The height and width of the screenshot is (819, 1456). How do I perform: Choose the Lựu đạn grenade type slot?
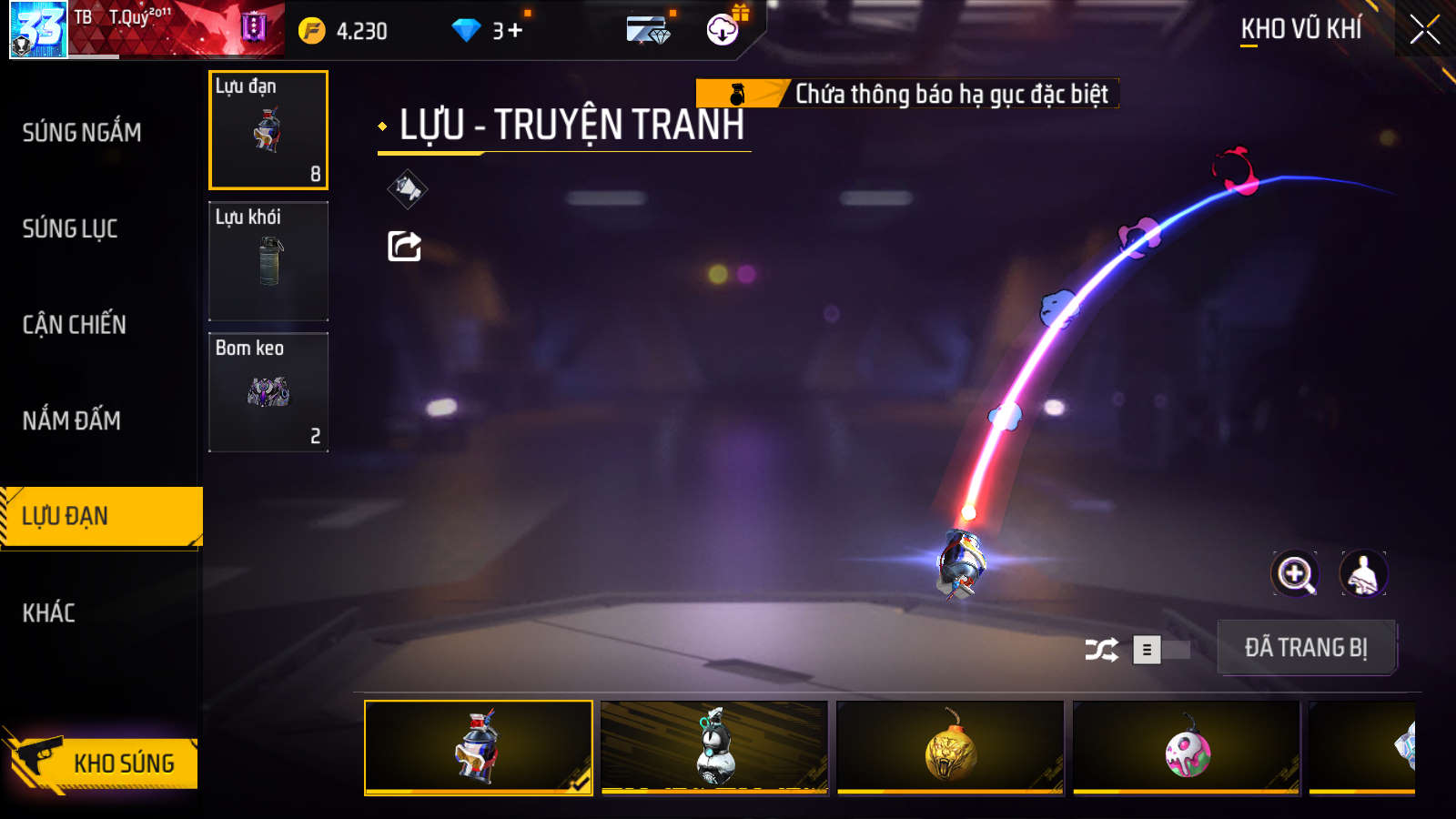[x=268, y=130]
